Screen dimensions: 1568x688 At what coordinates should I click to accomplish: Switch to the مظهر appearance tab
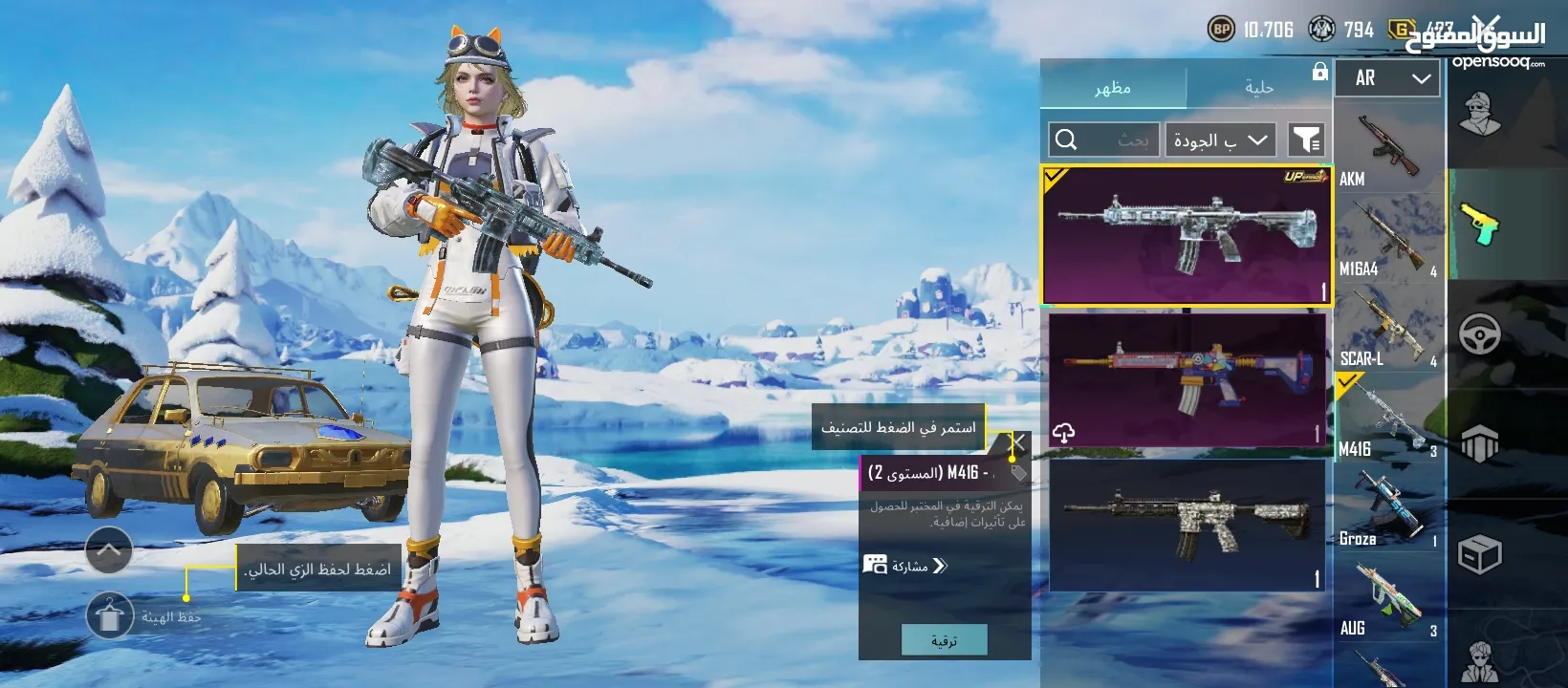tap(1113, 88)
